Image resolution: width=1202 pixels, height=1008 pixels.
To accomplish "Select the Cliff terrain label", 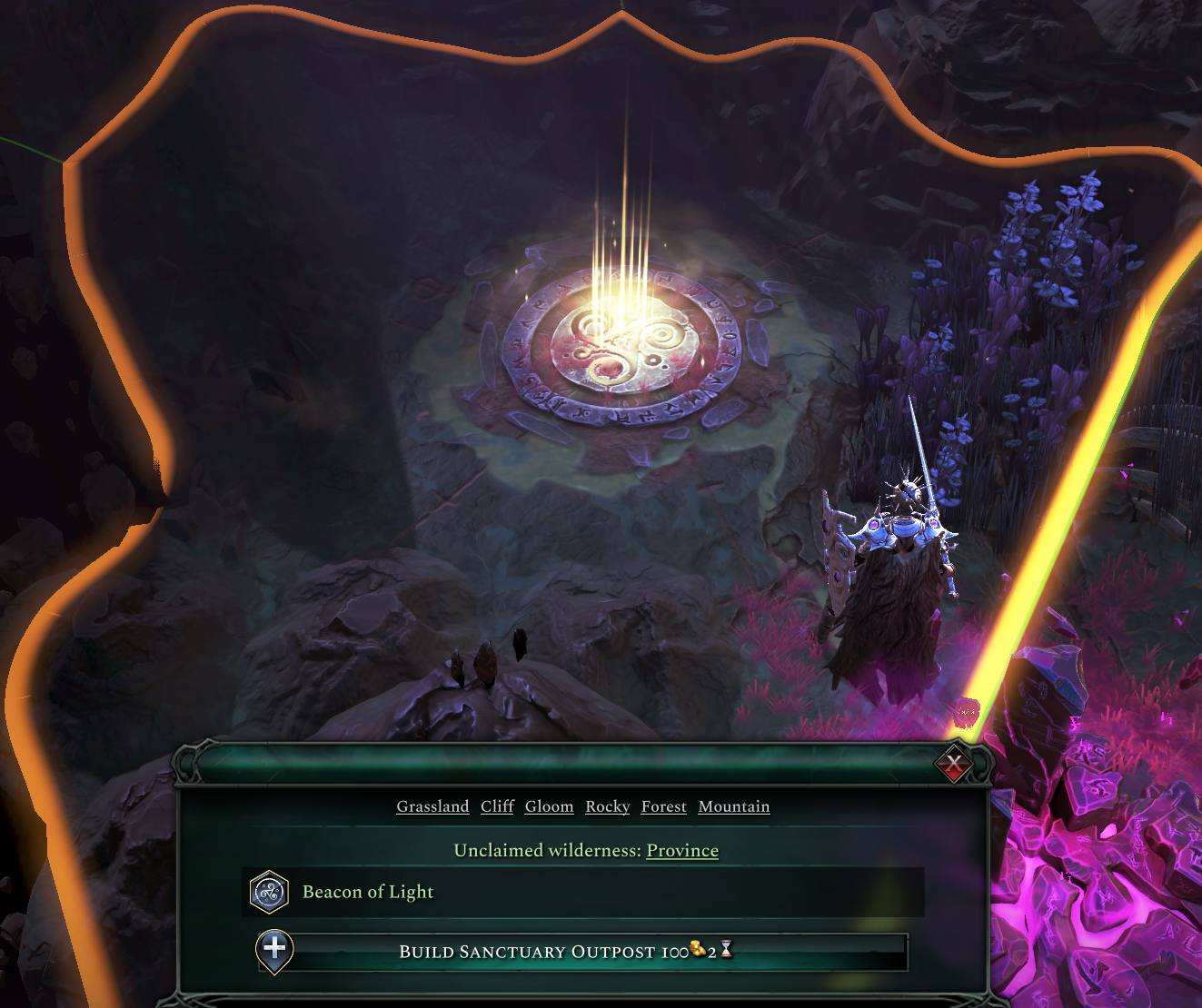I will (496, 806).
